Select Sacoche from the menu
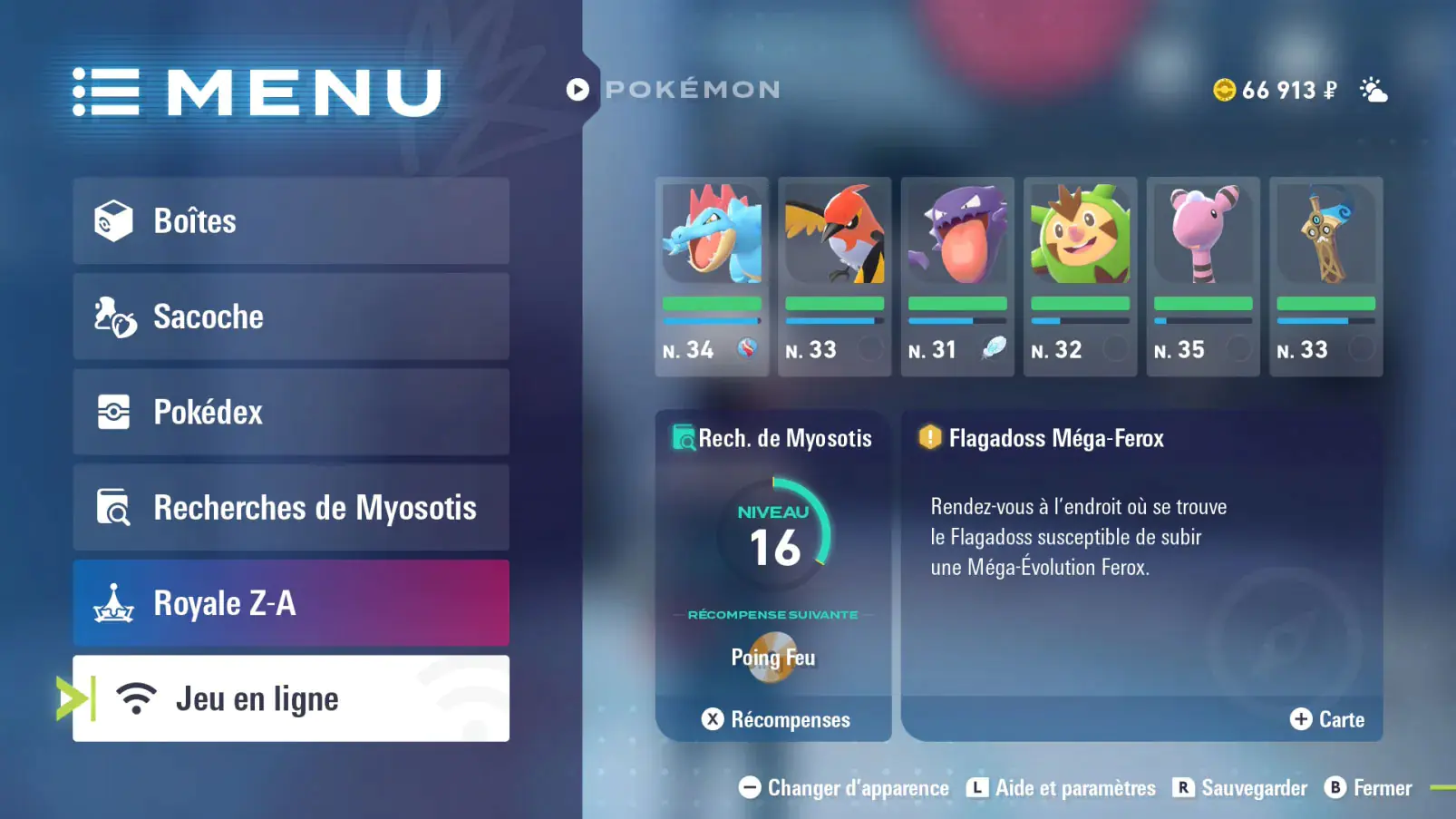The height and width of the screenshot is (819, 1456). (290, 317)
